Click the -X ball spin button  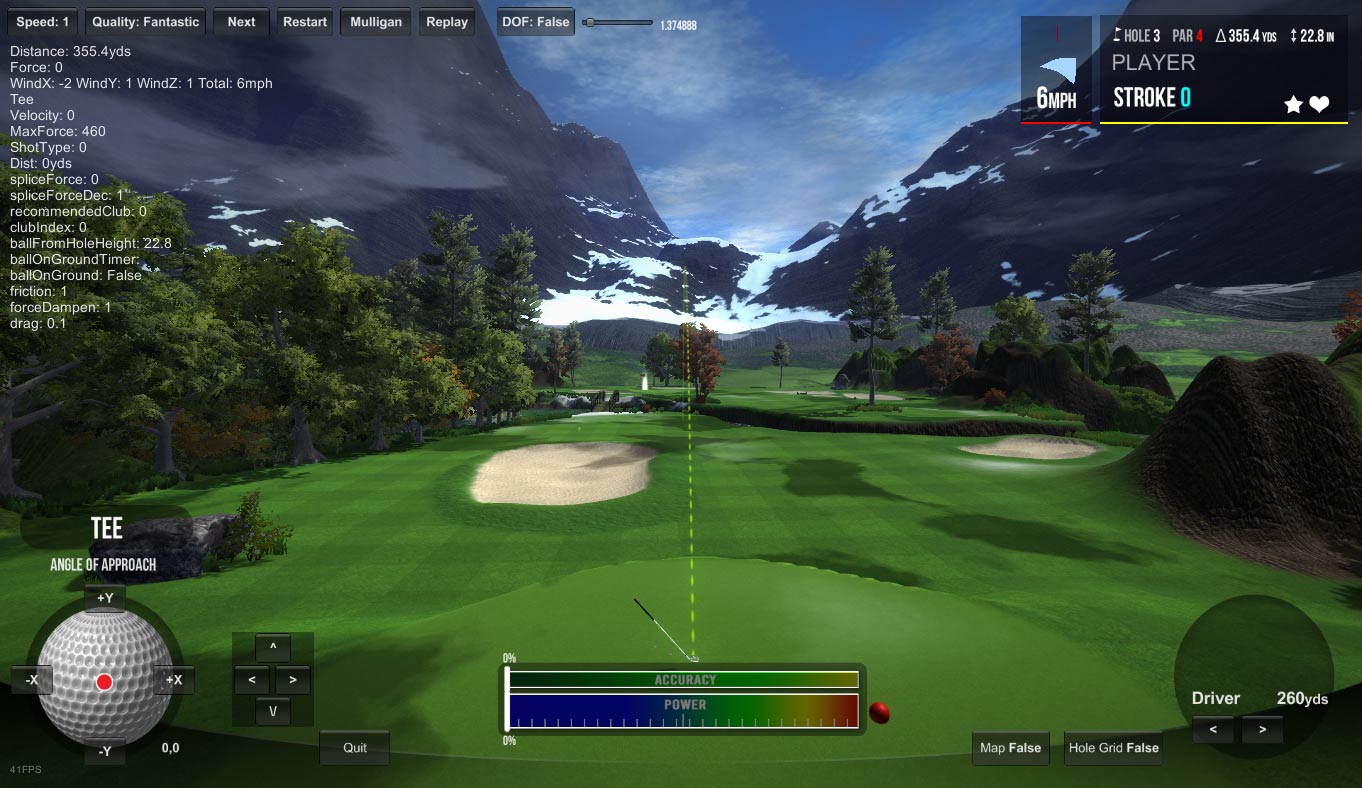[x=32, y=680]
